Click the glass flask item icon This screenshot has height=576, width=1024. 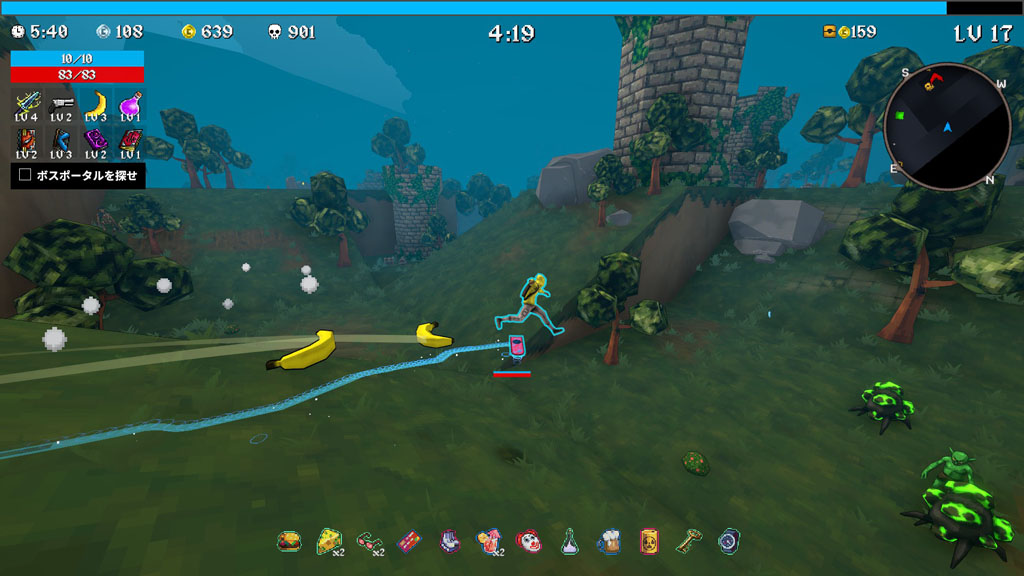pyautogui.click(x=569, y=541)
